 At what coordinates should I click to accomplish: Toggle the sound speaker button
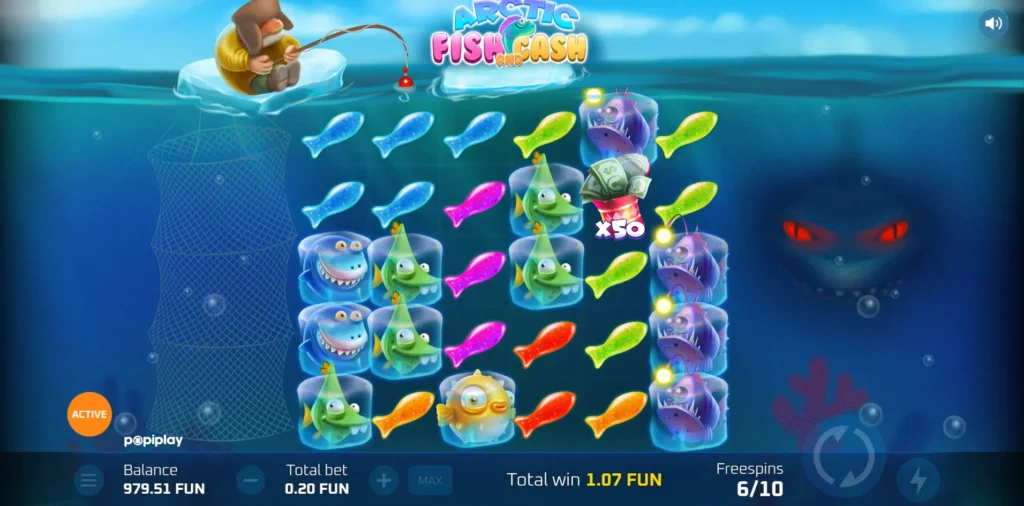point(992,23)
